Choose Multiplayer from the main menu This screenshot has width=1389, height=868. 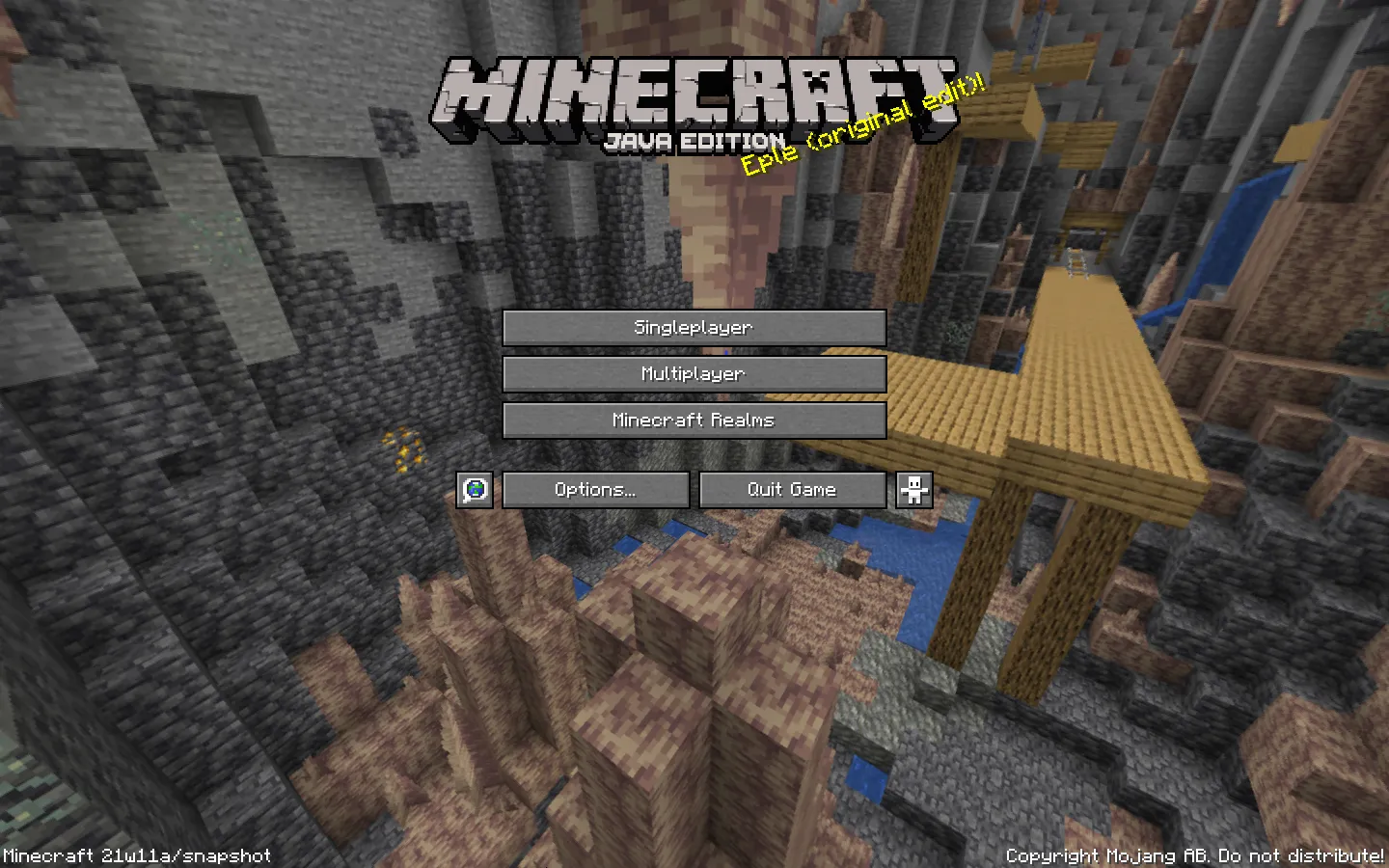[x=694, y=374]
